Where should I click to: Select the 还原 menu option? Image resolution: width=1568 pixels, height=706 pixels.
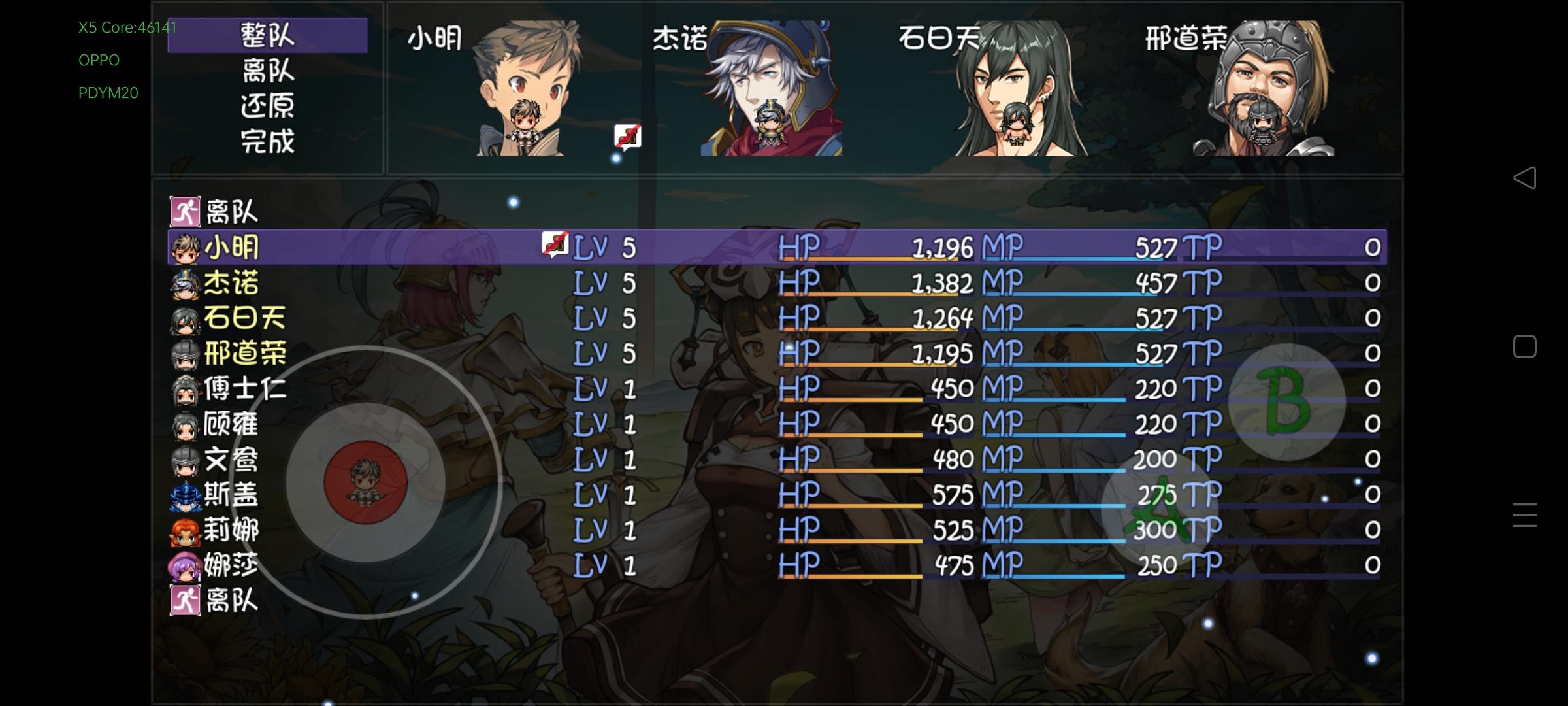point(269,105)
